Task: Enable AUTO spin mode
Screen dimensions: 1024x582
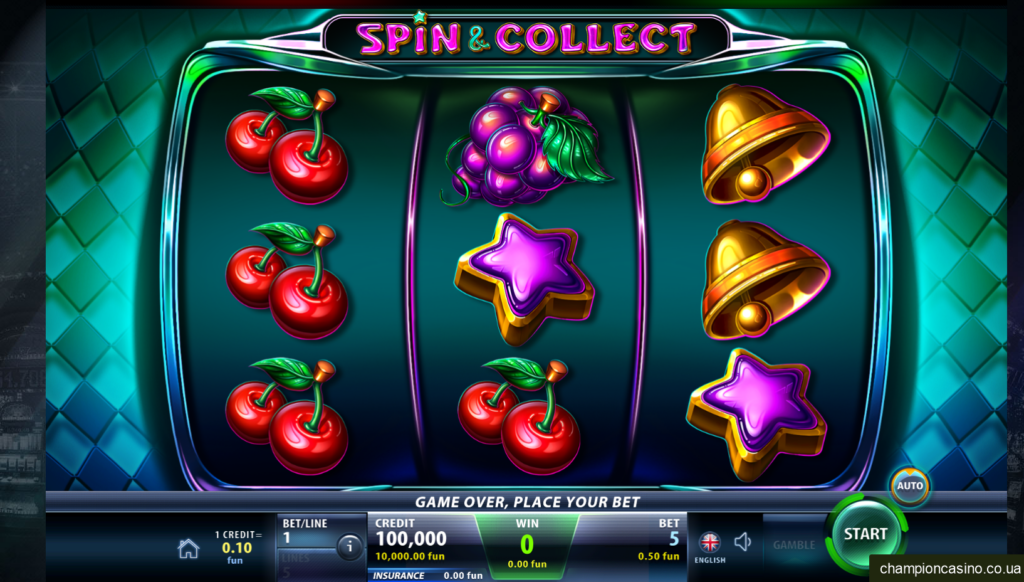Action: point(910,486)
